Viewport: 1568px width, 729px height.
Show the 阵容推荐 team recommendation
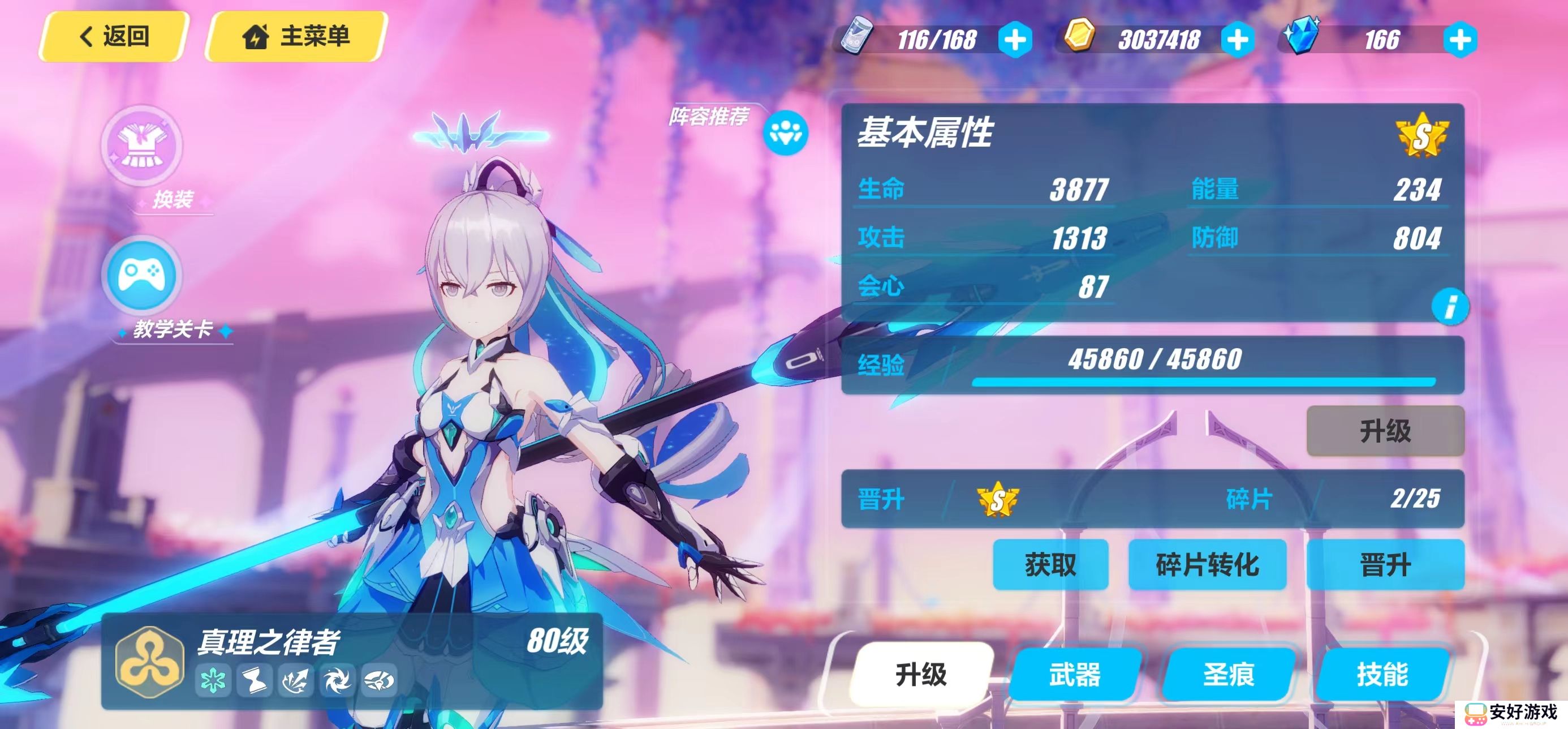[x=785, y=132]
